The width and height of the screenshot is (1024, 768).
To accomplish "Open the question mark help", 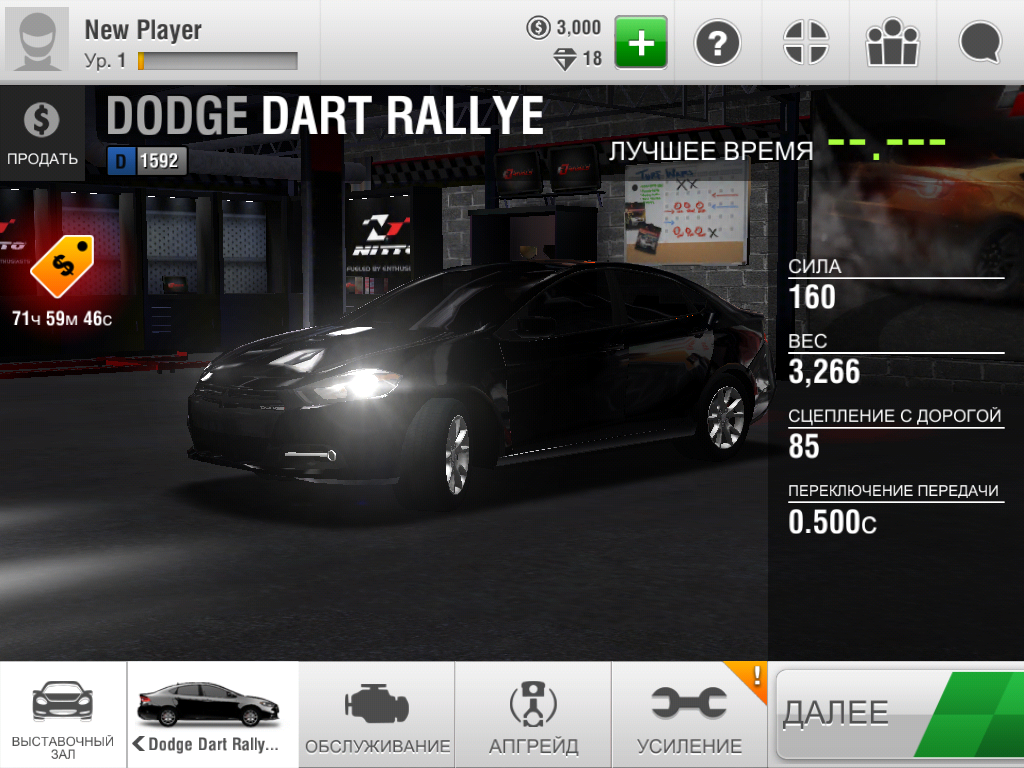I will pyautogui.click(x=717, y=42).
